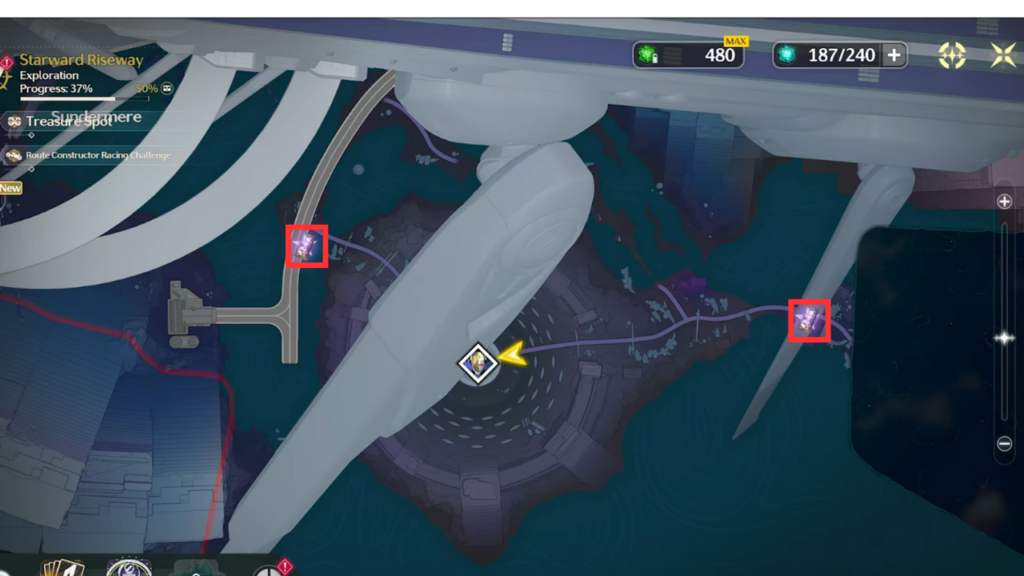The image size is (1024, 576).
Task: Click the 50% exploration reward chest icon
Action: click(167, 88)
